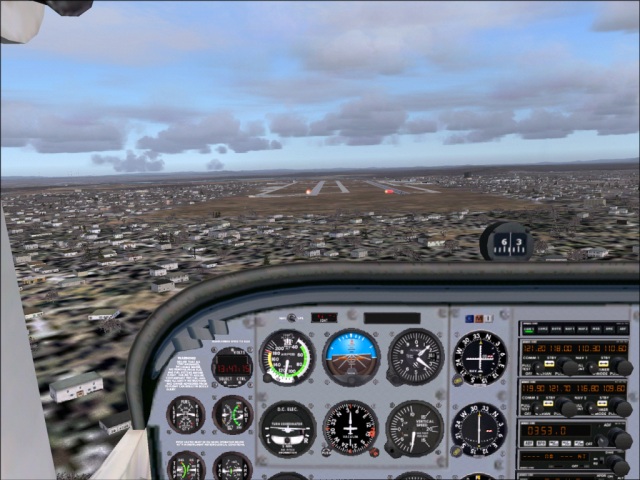Open the map with the red M icon
The image size is (640, 480).
479,319
